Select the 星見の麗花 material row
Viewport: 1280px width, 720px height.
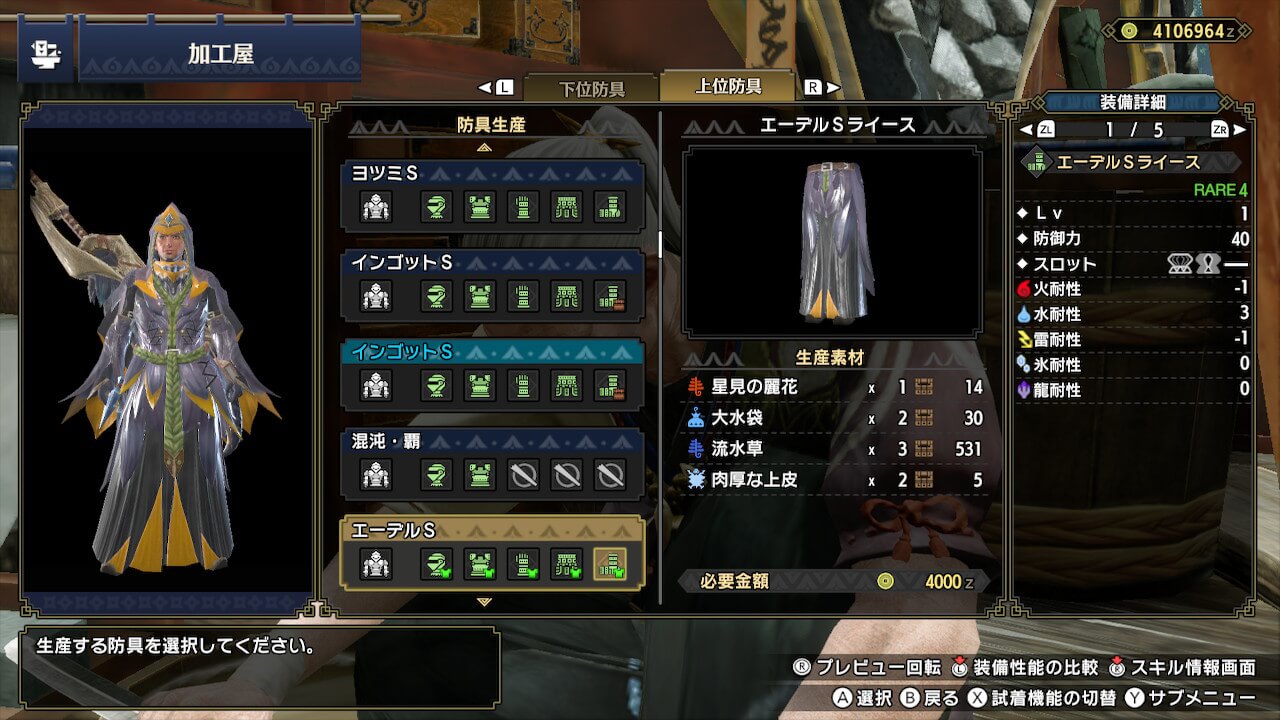tap(836, 387)
